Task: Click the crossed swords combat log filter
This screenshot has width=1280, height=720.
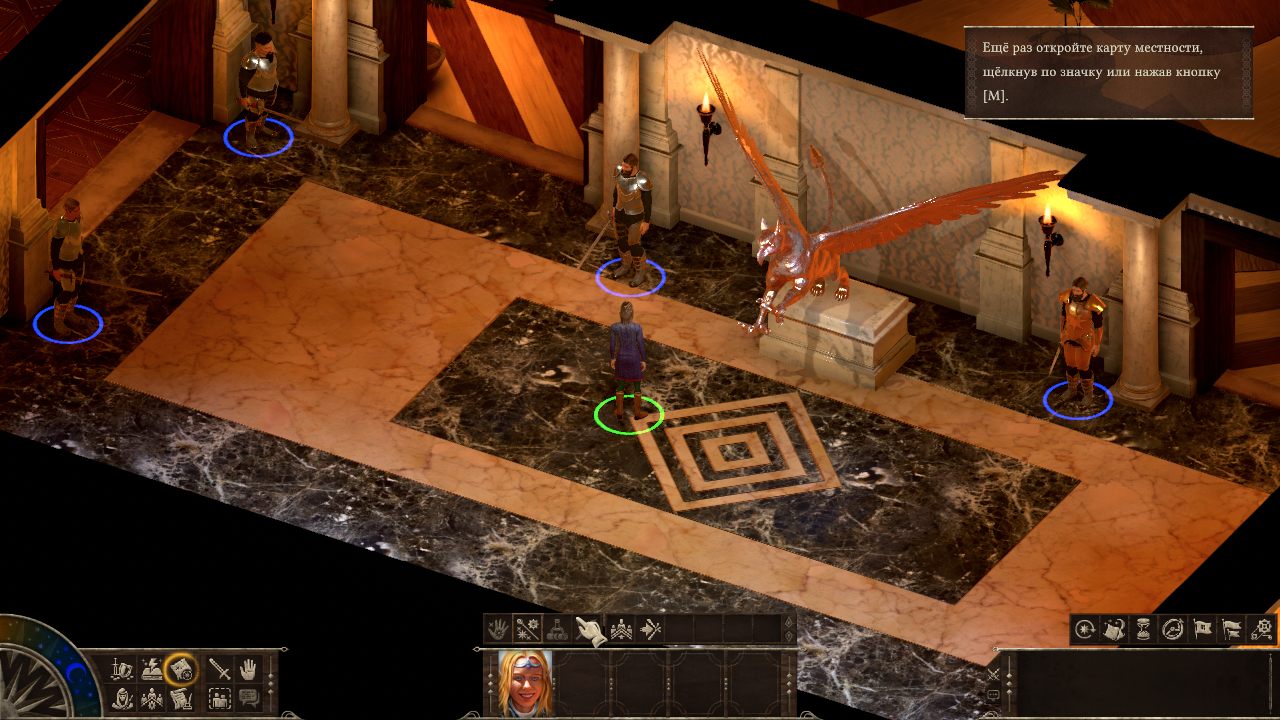Action: (993, 674)
